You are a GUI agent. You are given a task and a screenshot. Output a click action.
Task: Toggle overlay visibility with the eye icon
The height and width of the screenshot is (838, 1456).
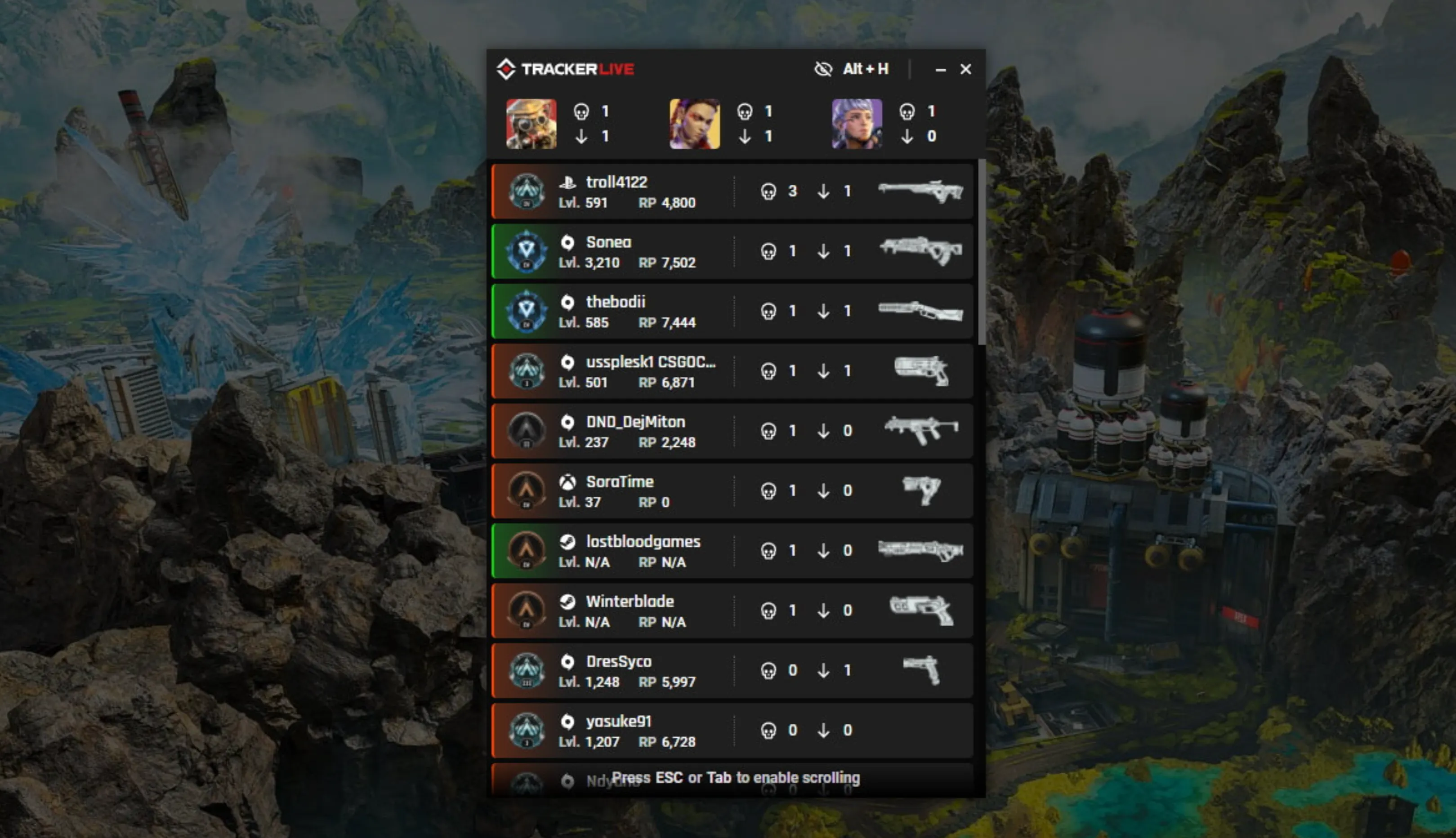[823, 68]
